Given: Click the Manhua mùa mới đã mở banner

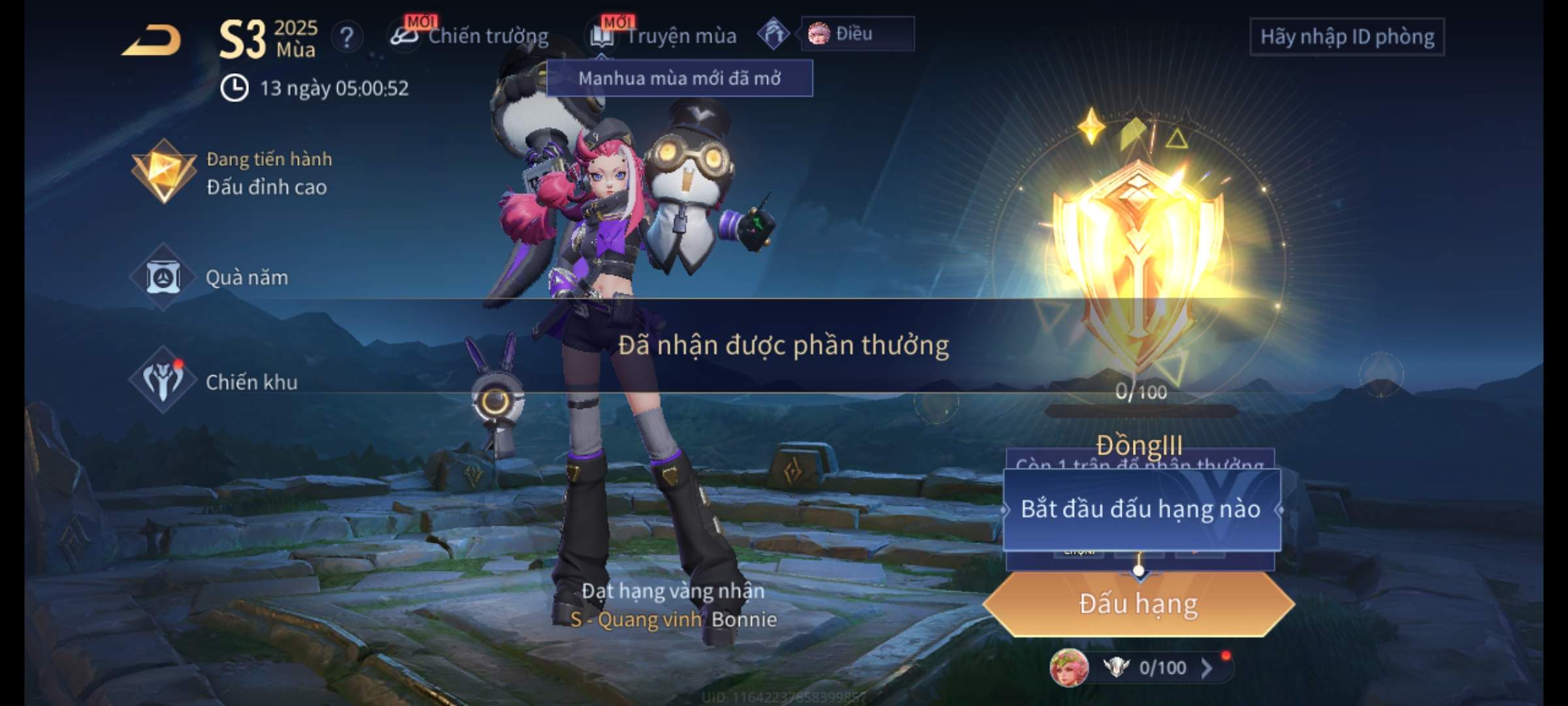Looking at the screenshot, I should point(679,78).
